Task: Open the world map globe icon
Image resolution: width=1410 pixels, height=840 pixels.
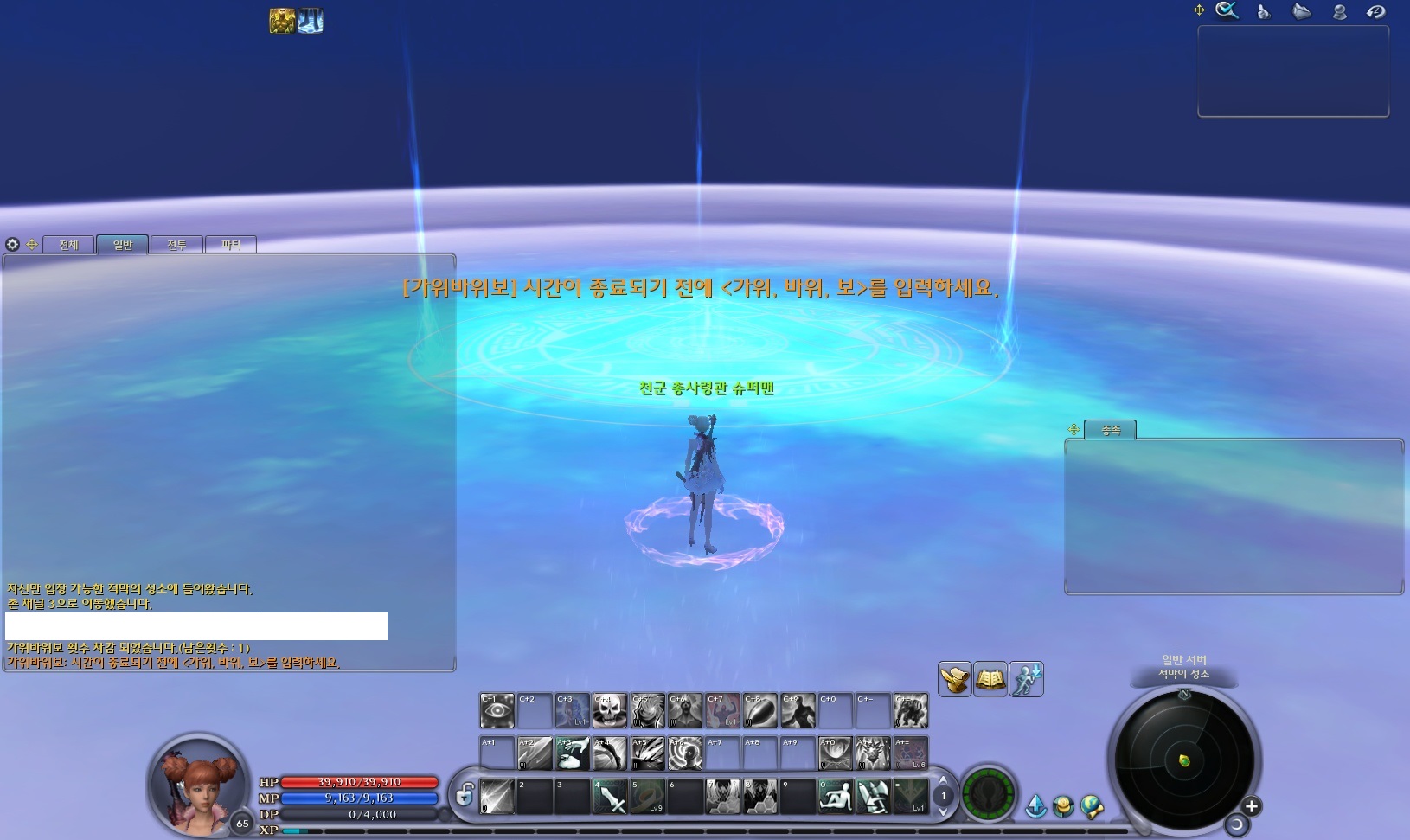Action: coord(1091,805)
